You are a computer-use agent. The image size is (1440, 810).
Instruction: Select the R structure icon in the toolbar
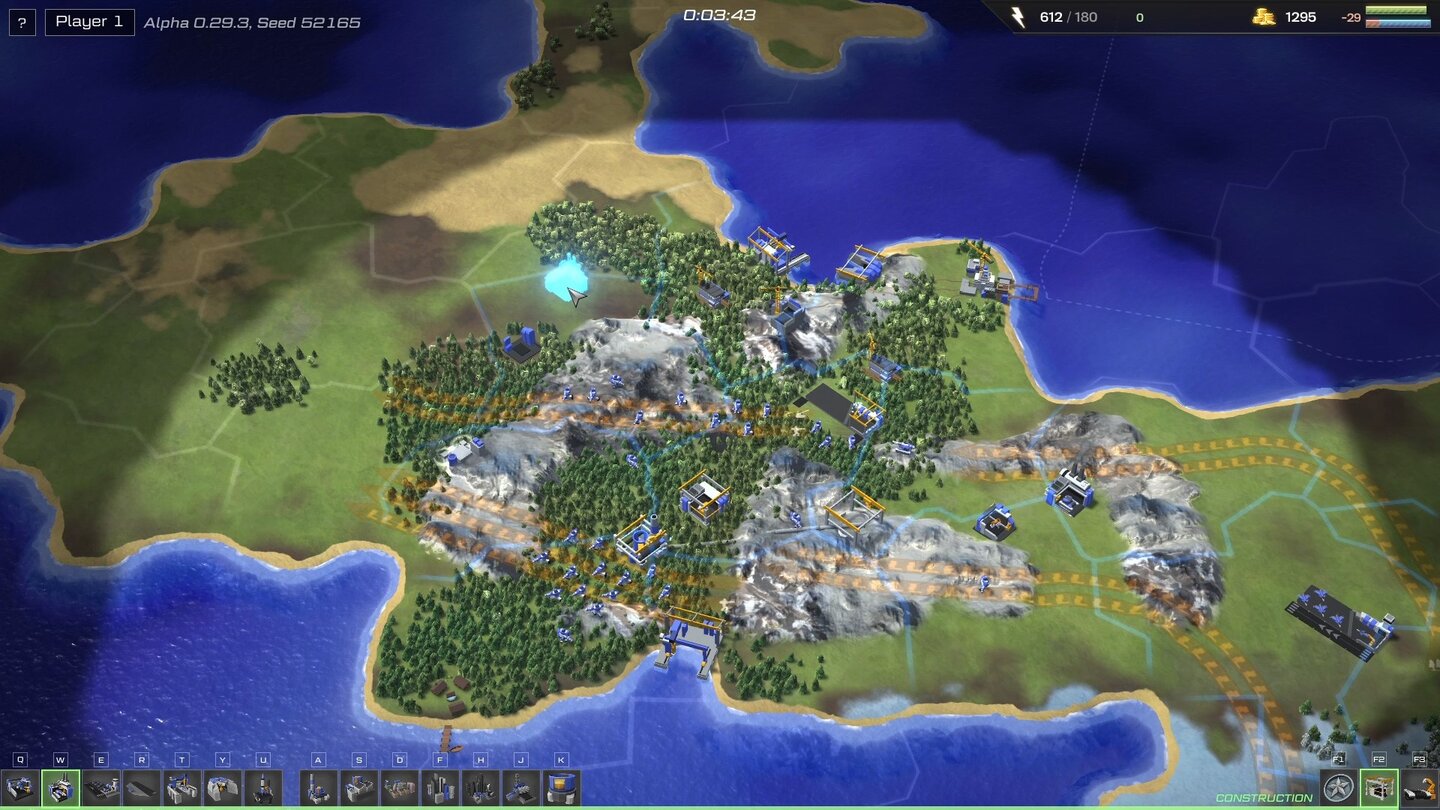click(144, 788)
